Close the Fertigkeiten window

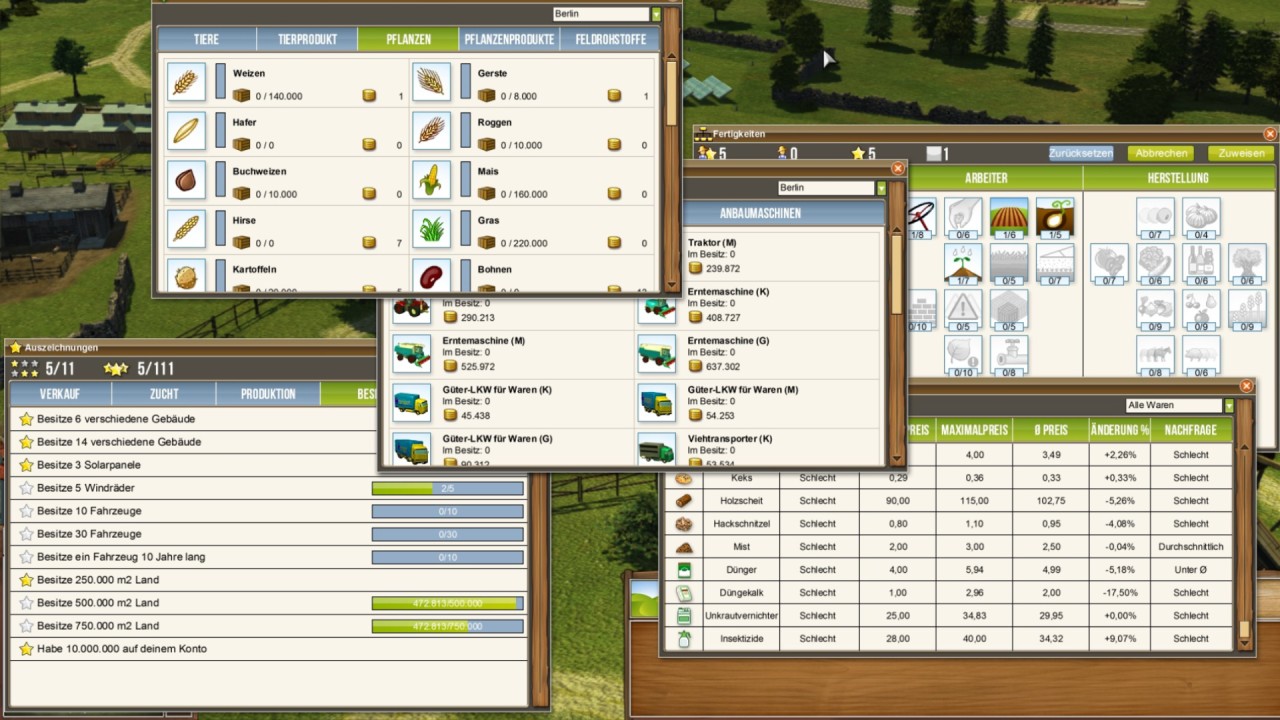[x=1270, y=133]
